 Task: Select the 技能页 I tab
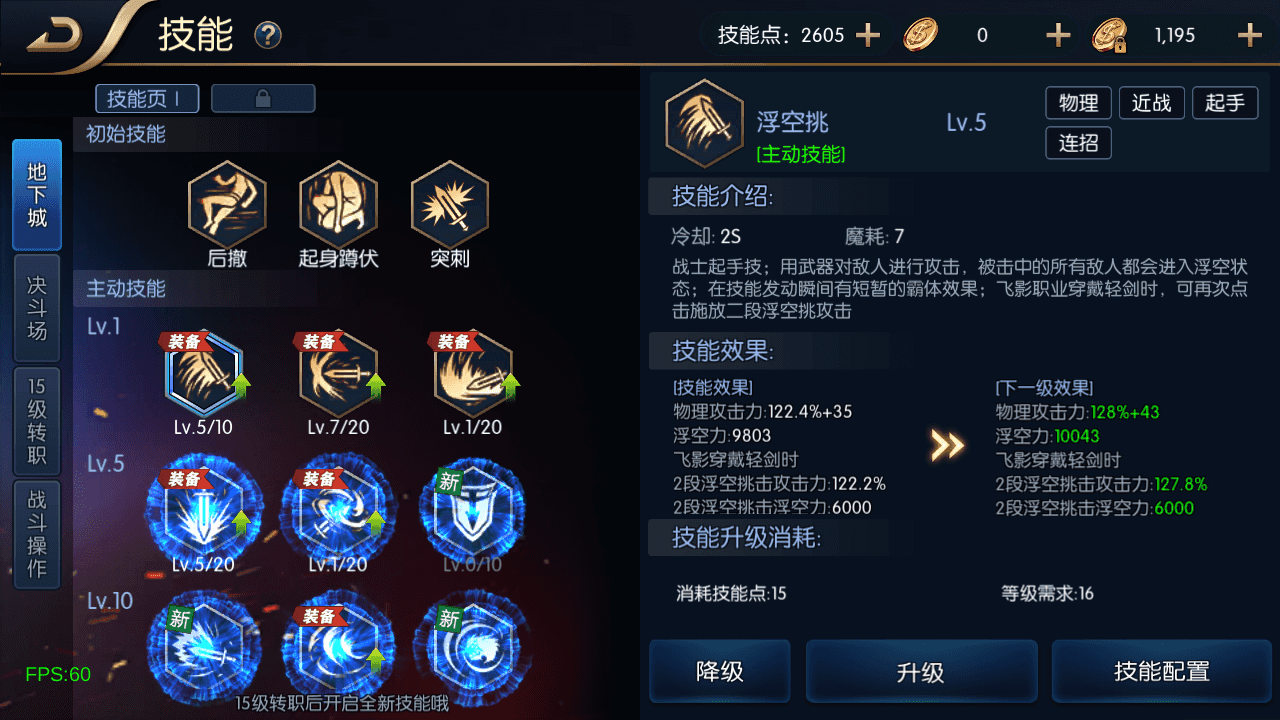coord(146,98)
